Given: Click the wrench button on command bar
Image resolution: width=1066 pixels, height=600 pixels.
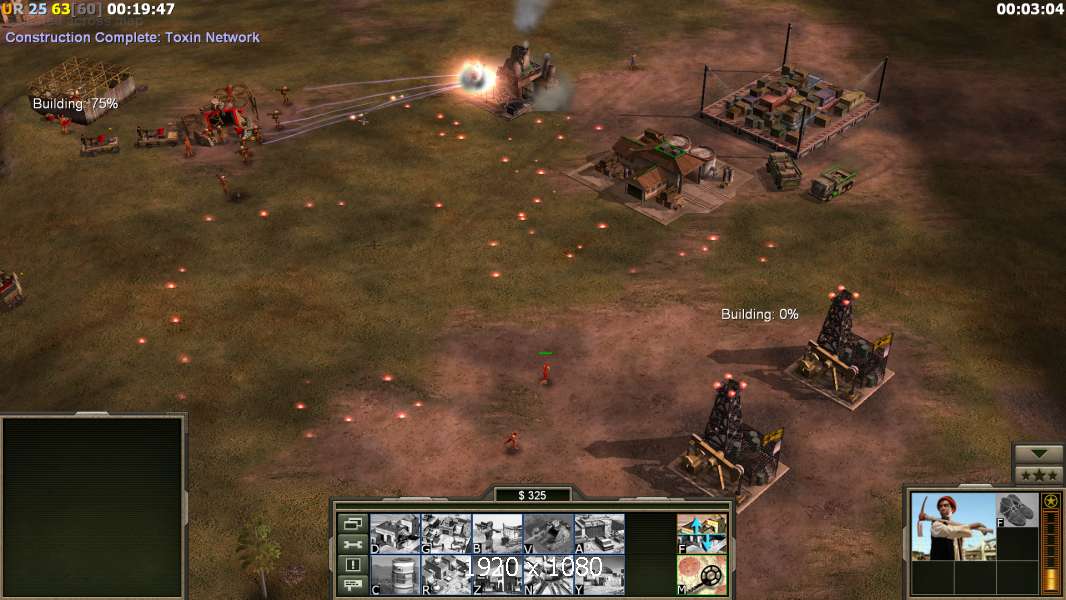Looking at the screenshot, I should tap(352, 544).
